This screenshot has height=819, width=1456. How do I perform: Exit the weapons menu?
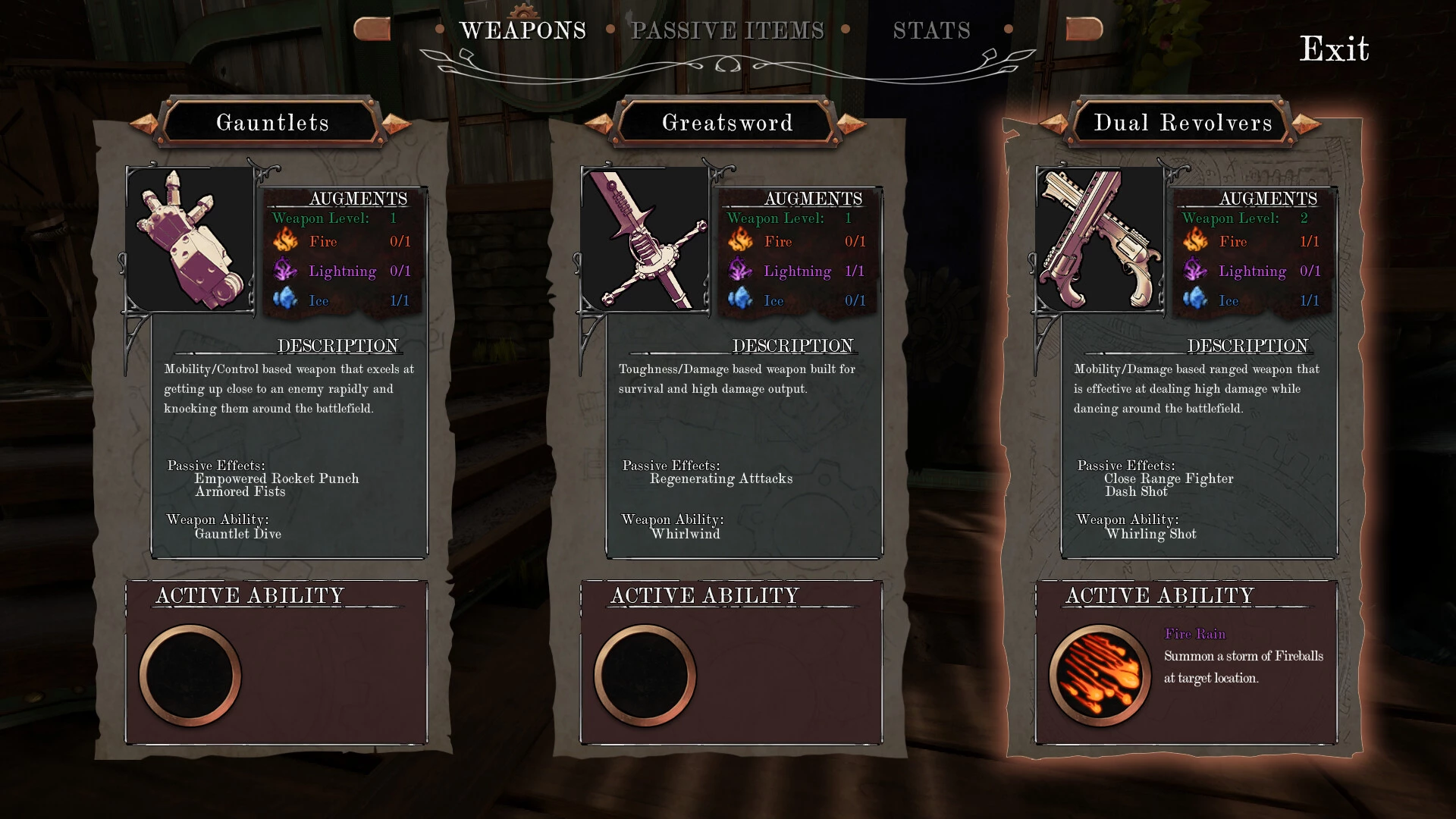pyautogui.click(x=1334, y=49)
